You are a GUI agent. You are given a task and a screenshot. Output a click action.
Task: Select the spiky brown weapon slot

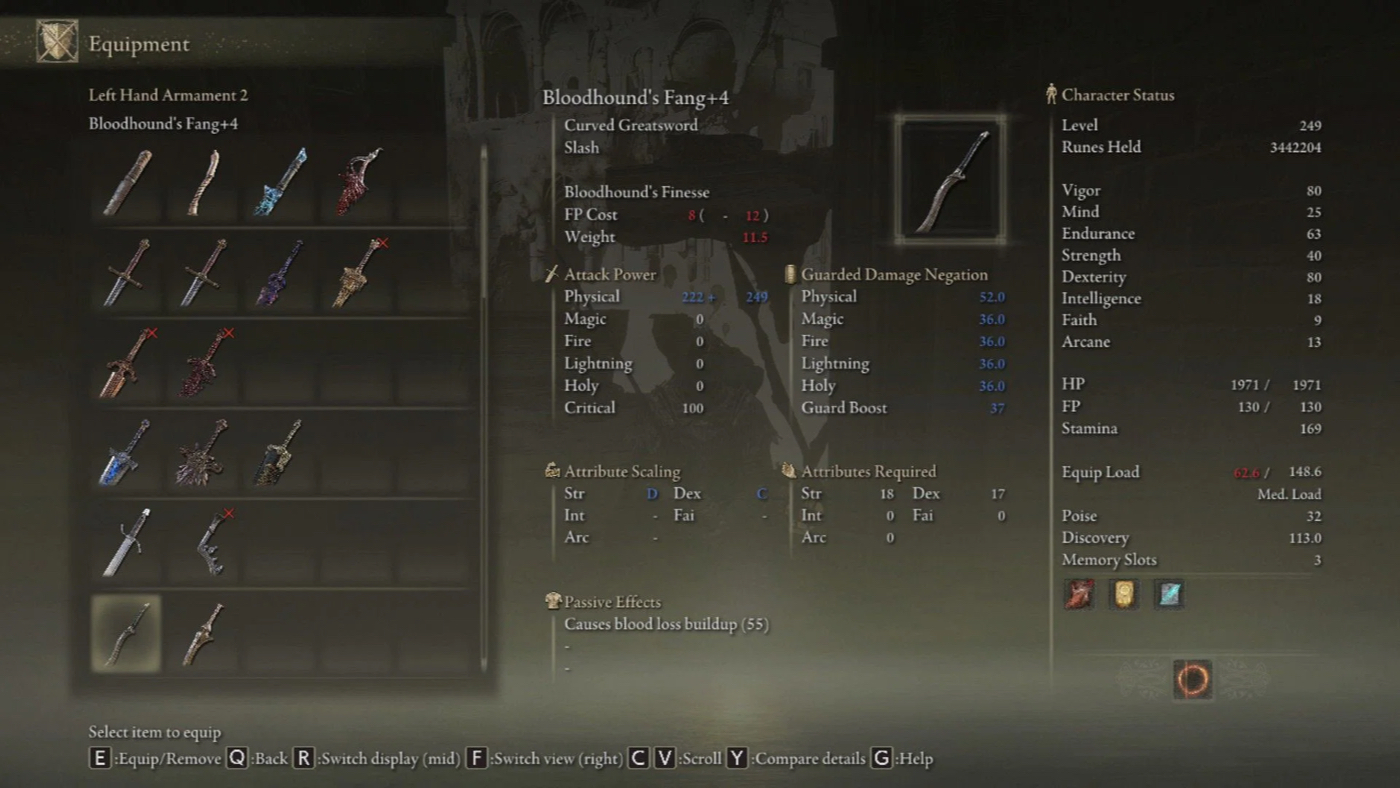tap(203, 453)
